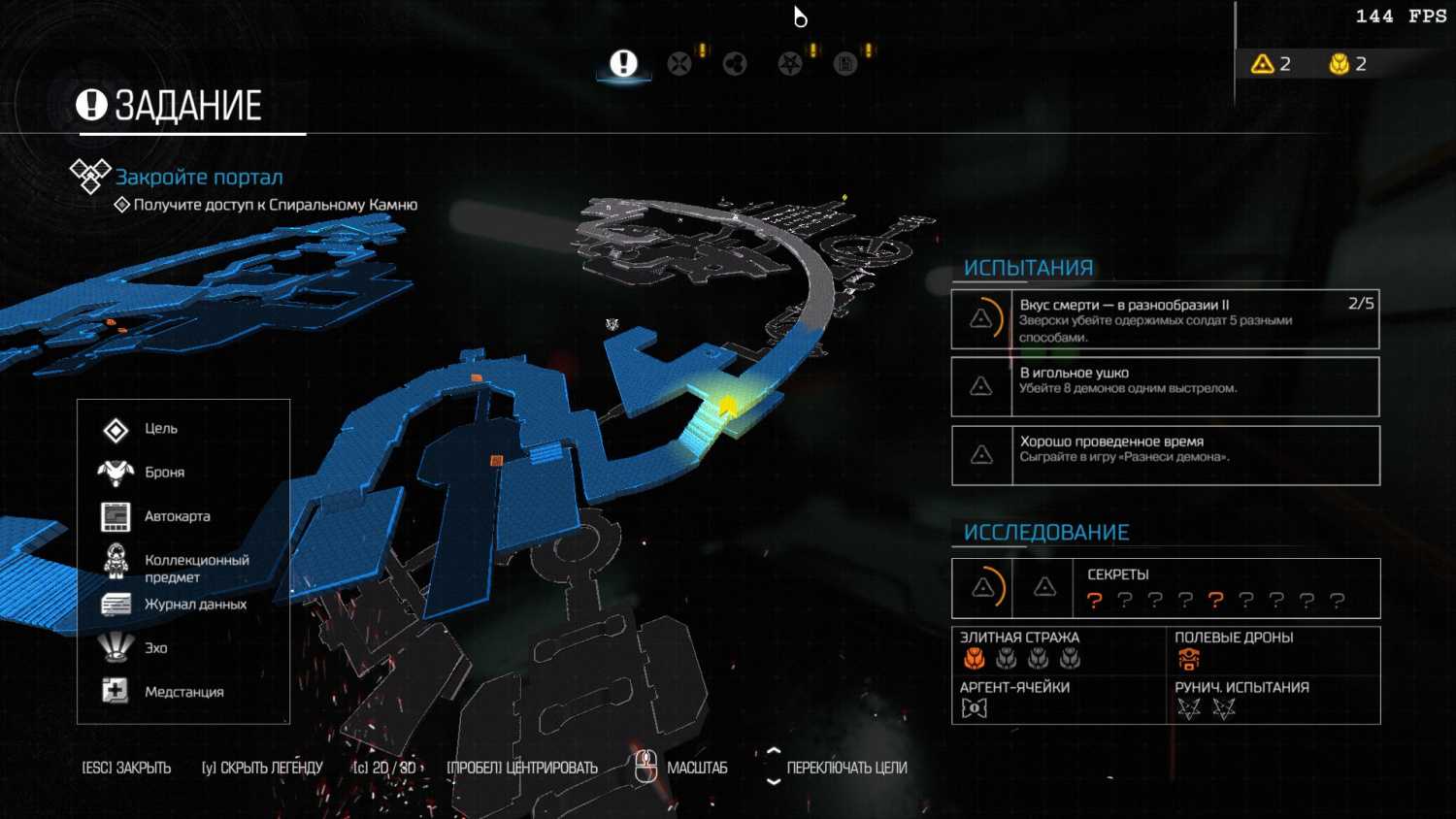Open the tab with three circles icon

click(735, 64)
